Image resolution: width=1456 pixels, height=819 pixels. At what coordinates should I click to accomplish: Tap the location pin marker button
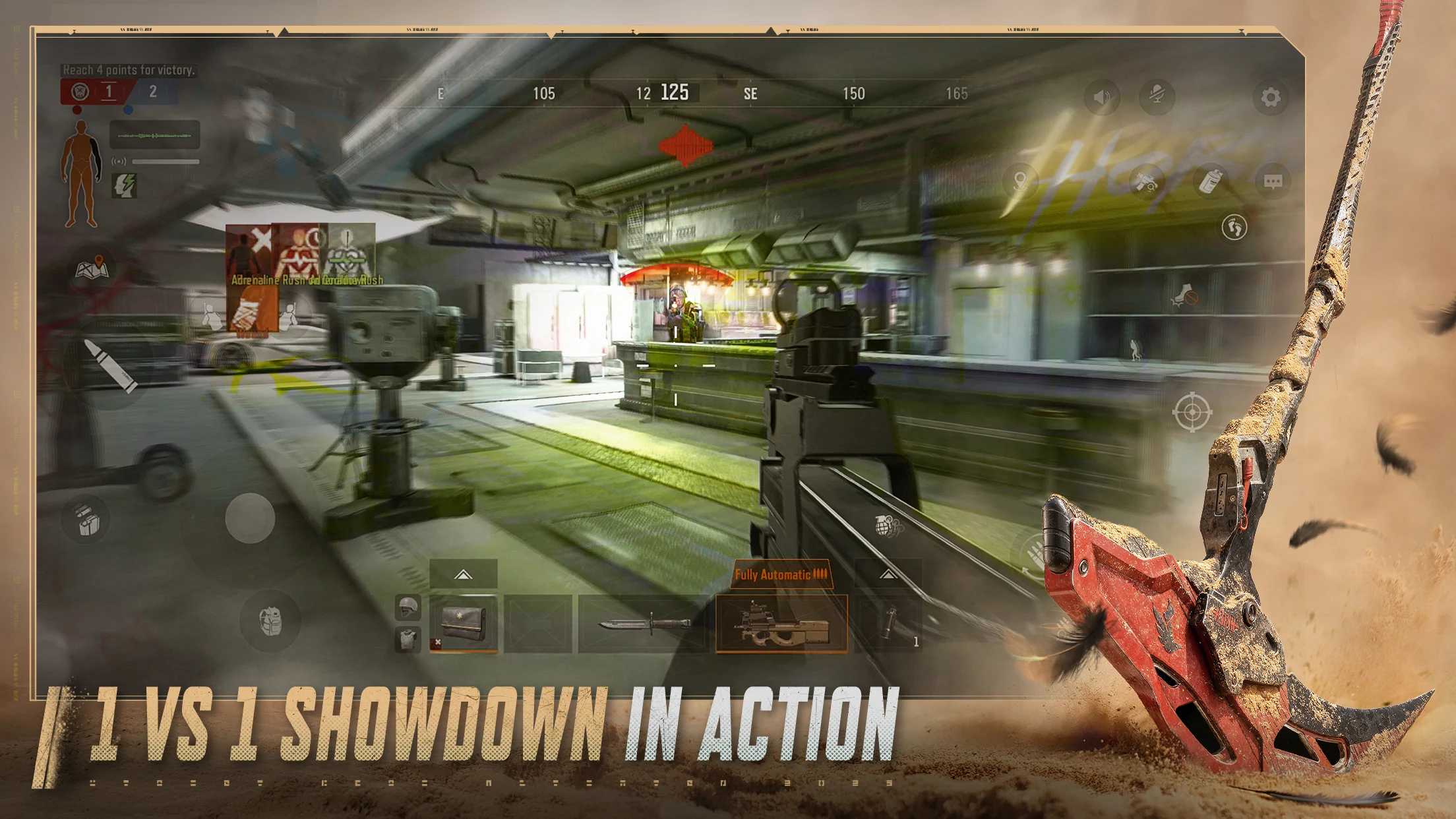pyautogui.click(x=1021, y=180)
